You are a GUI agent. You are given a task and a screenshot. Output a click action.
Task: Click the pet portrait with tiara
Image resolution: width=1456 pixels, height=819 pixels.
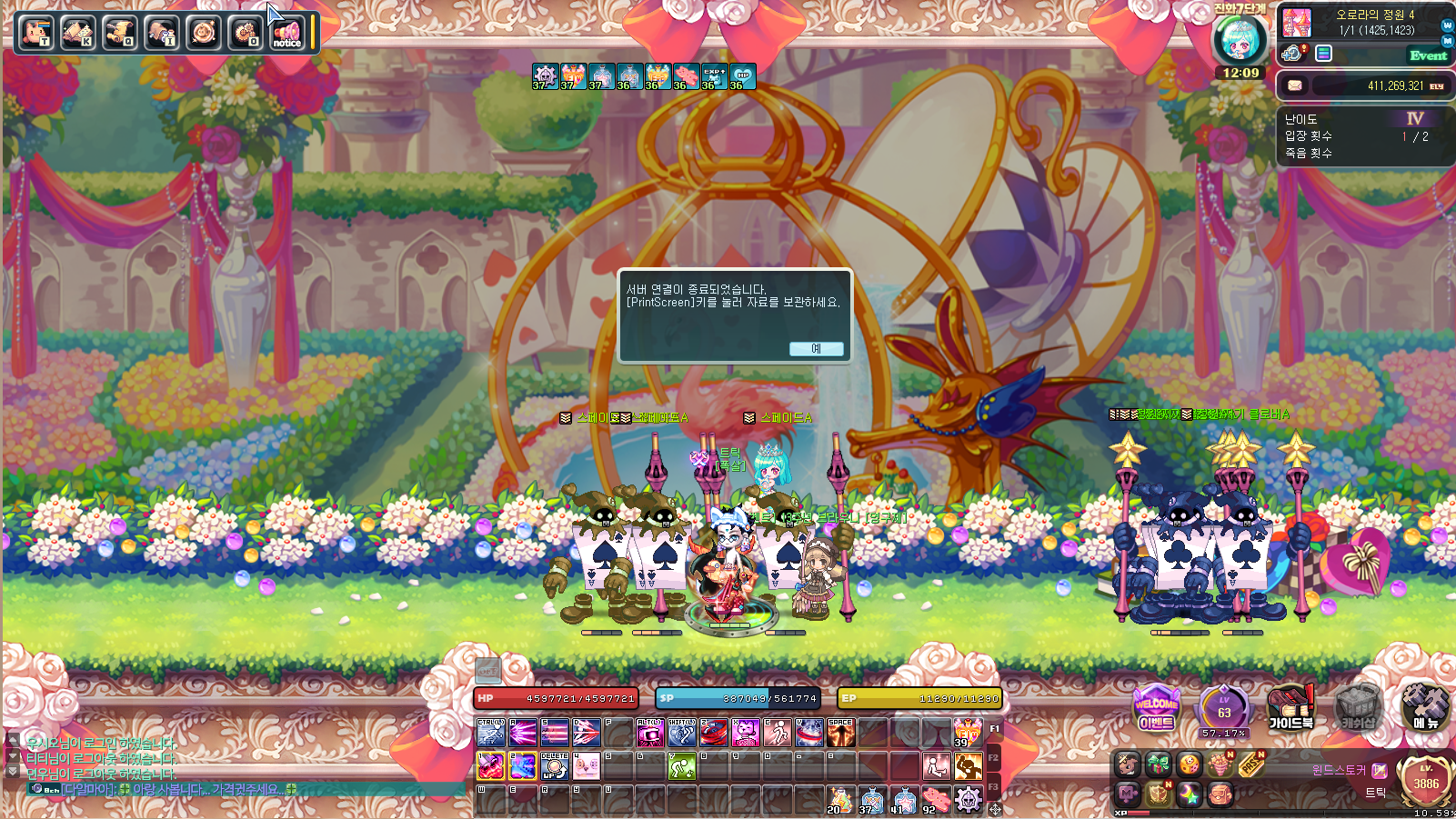(x=1240, y=40)
